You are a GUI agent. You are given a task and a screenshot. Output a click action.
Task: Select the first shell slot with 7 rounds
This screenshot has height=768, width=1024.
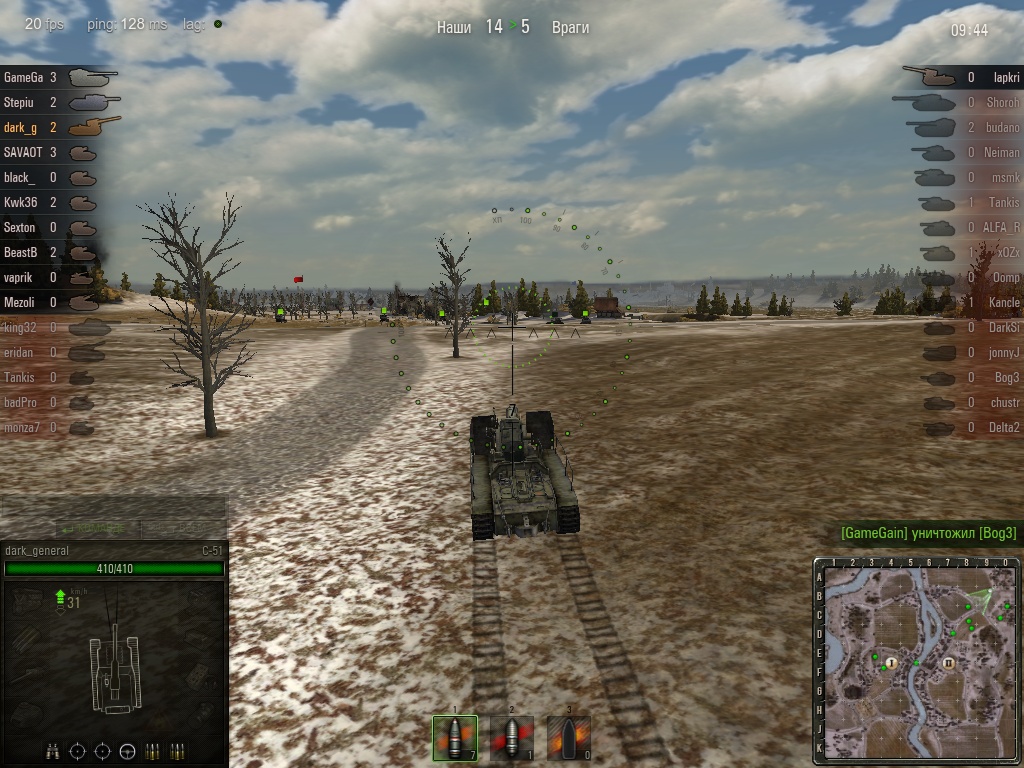[455, 738]
